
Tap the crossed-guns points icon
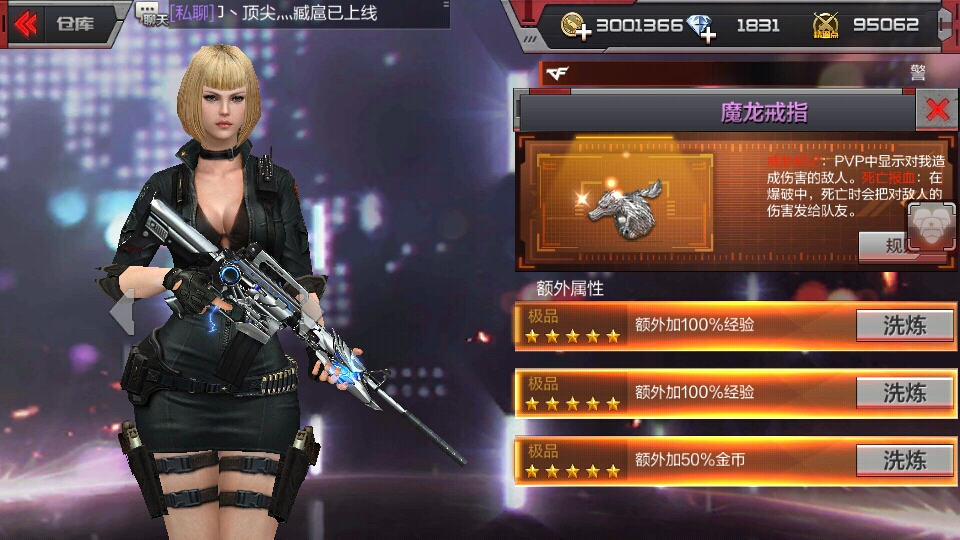pyautogui.click(x=825, y=26)
